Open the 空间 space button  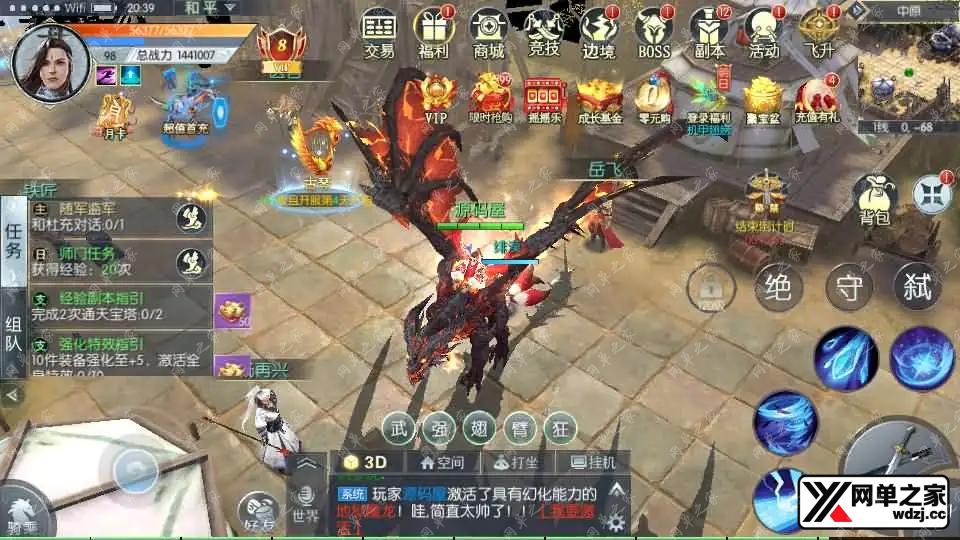pyautogui.click(x=442, y=462)
